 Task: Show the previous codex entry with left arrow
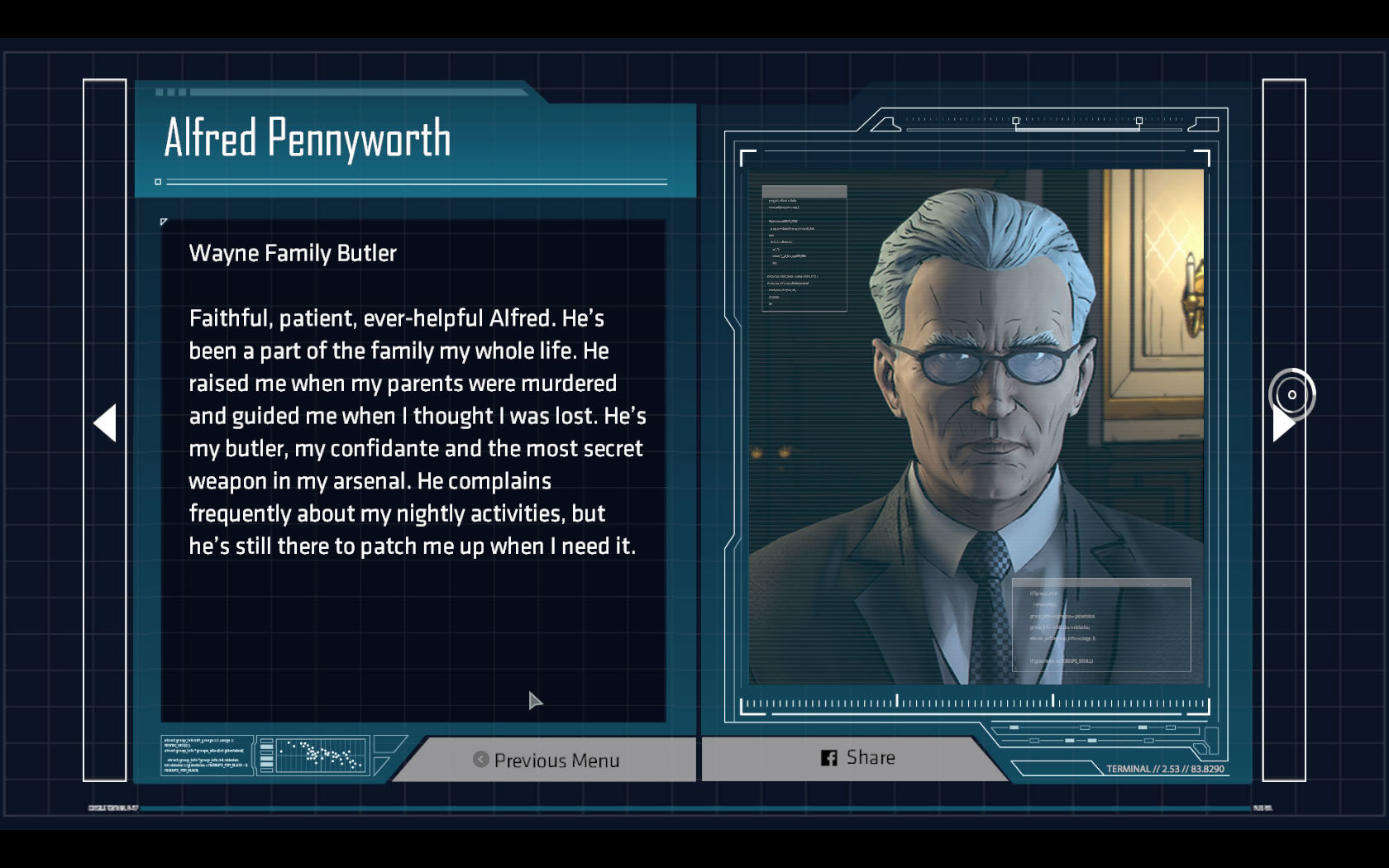coord(105,423)
